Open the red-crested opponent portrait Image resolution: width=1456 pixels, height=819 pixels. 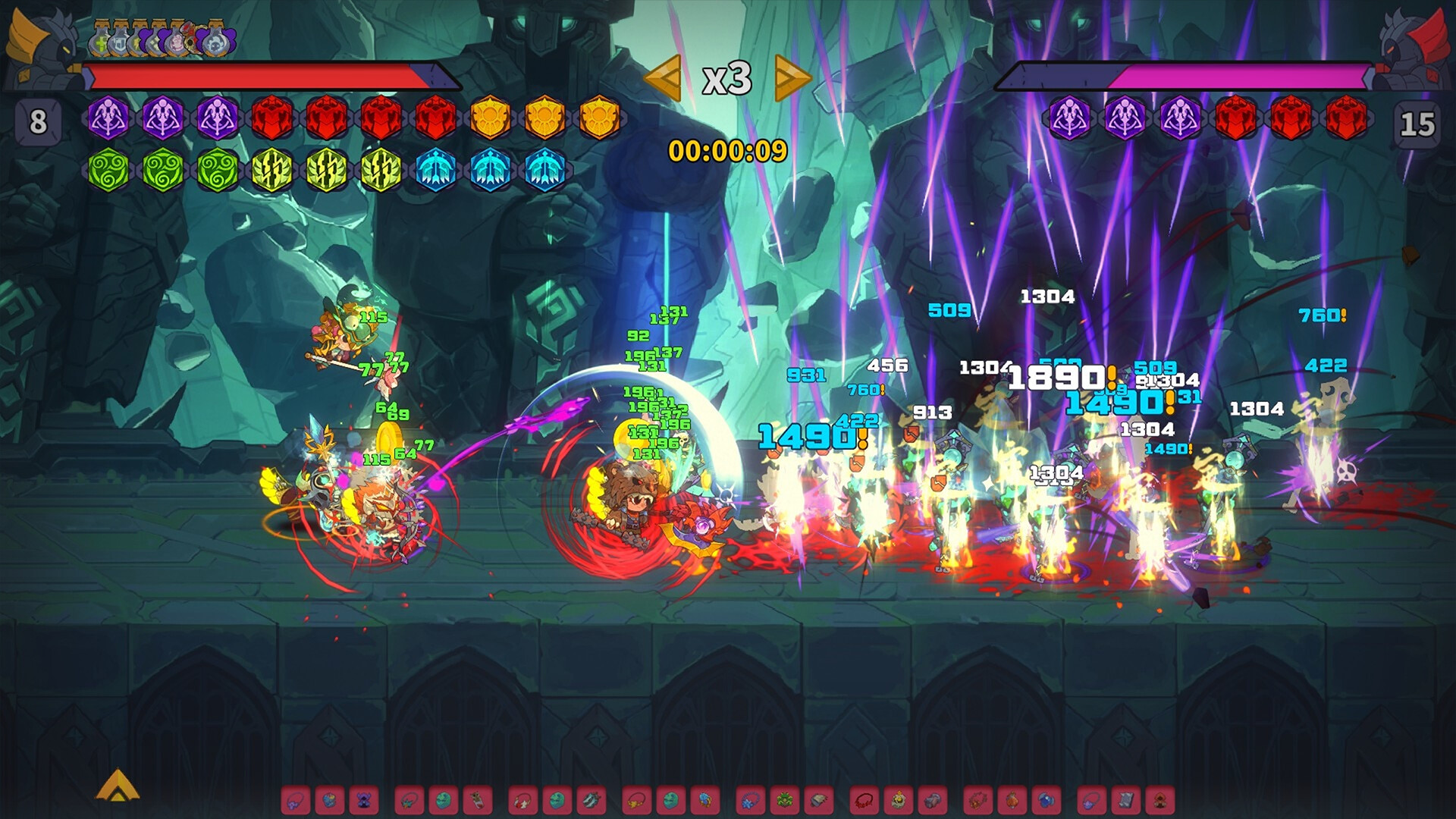[1415, 45]
